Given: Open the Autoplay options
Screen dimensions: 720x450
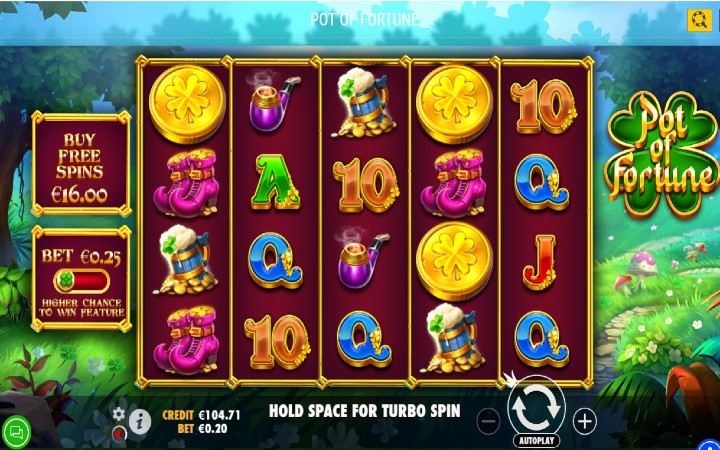Looking at the screenshot, I should (x=536, y=441).
